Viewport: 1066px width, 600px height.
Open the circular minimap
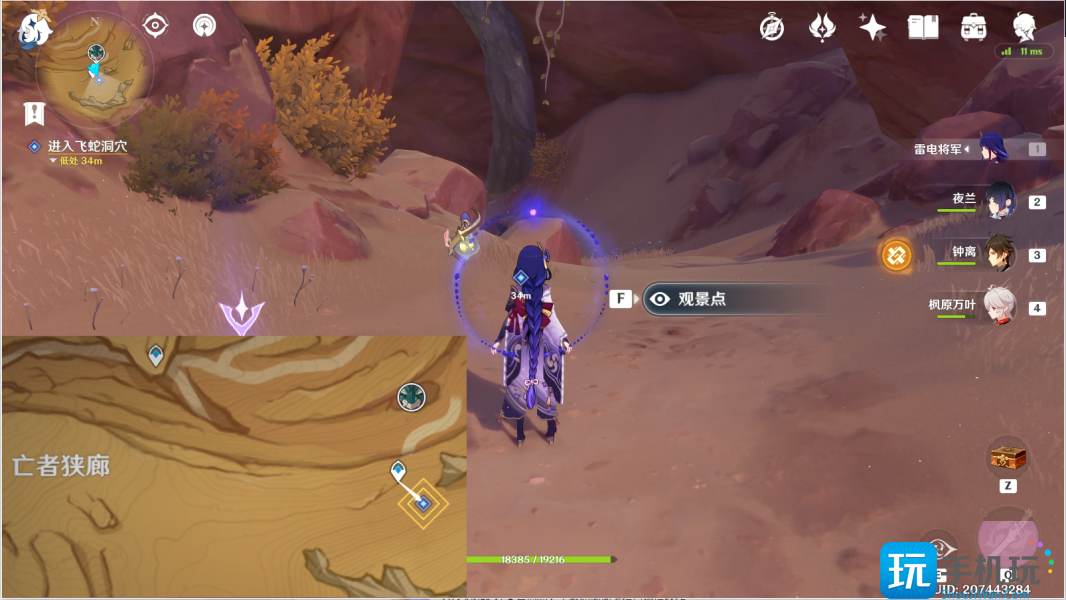(95, 71)
